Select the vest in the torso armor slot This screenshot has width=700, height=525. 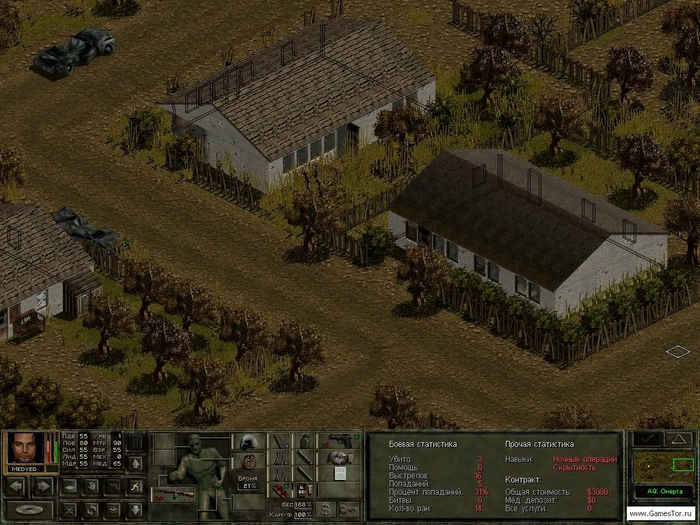point(248,461)
